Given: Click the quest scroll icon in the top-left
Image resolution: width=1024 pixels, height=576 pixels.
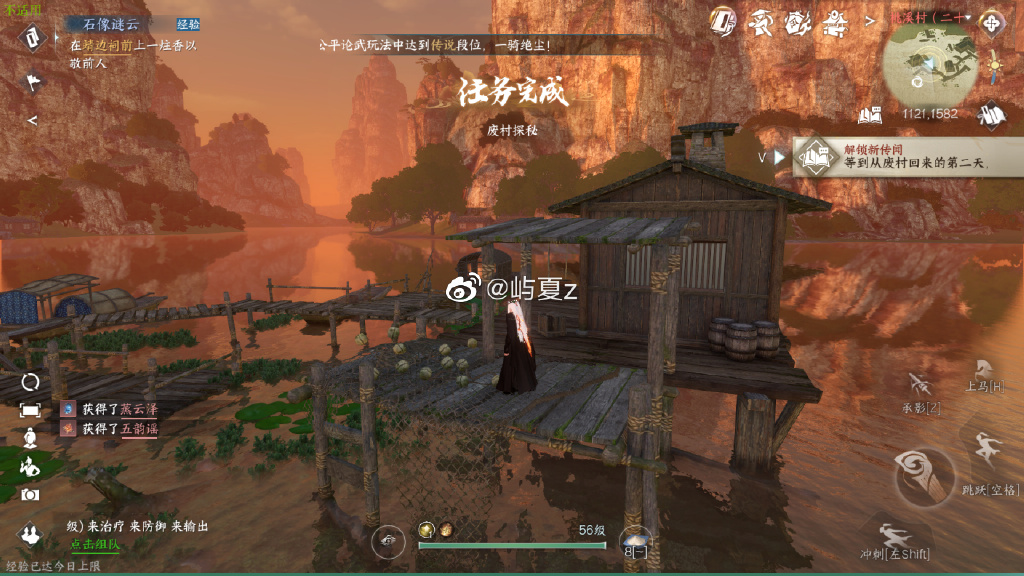Looking at the screenshot, I should click(33, 37).
